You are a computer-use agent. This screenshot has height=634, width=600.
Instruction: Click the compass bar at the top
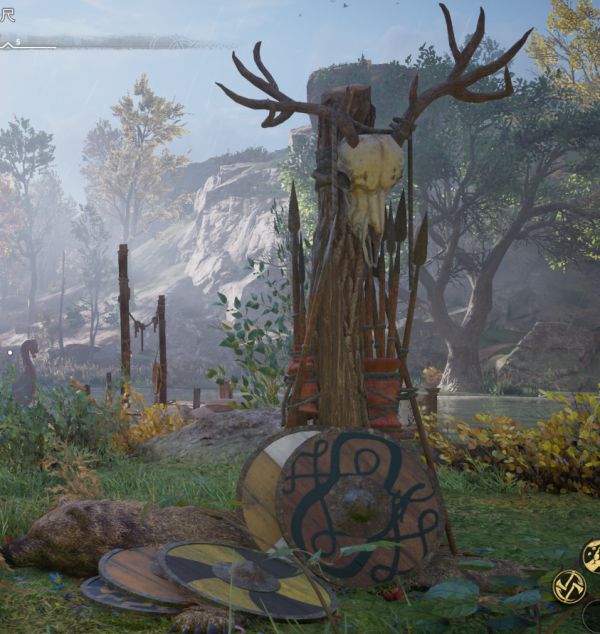pos(110,42)
